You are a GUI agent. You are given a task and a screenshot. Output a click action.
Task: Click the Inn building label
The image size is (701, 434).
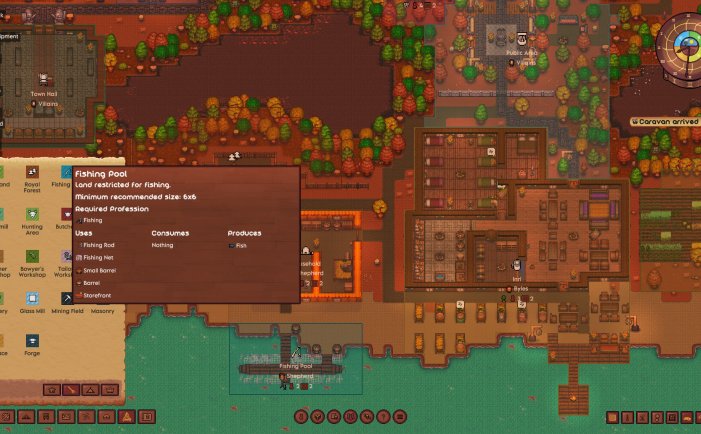[x=517, y=278]
